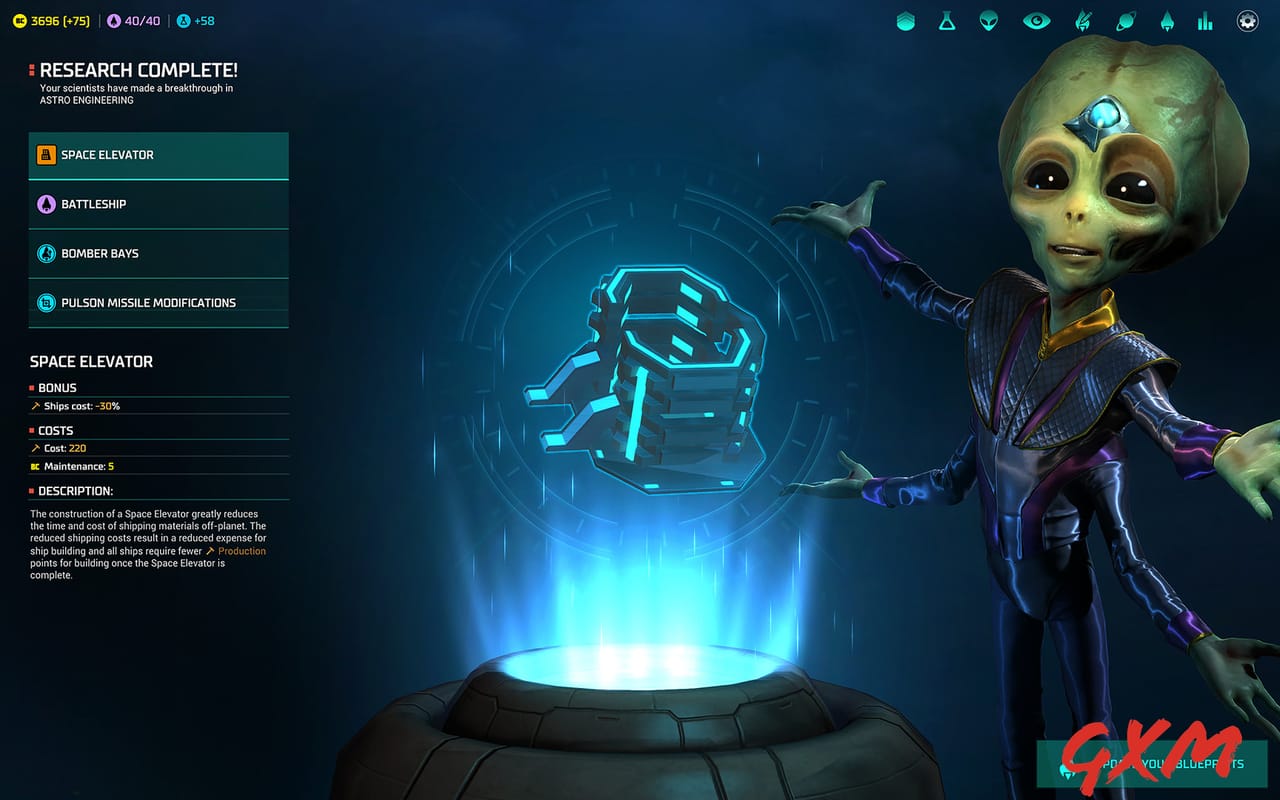Click the purple command points icon

pos(113,19)
